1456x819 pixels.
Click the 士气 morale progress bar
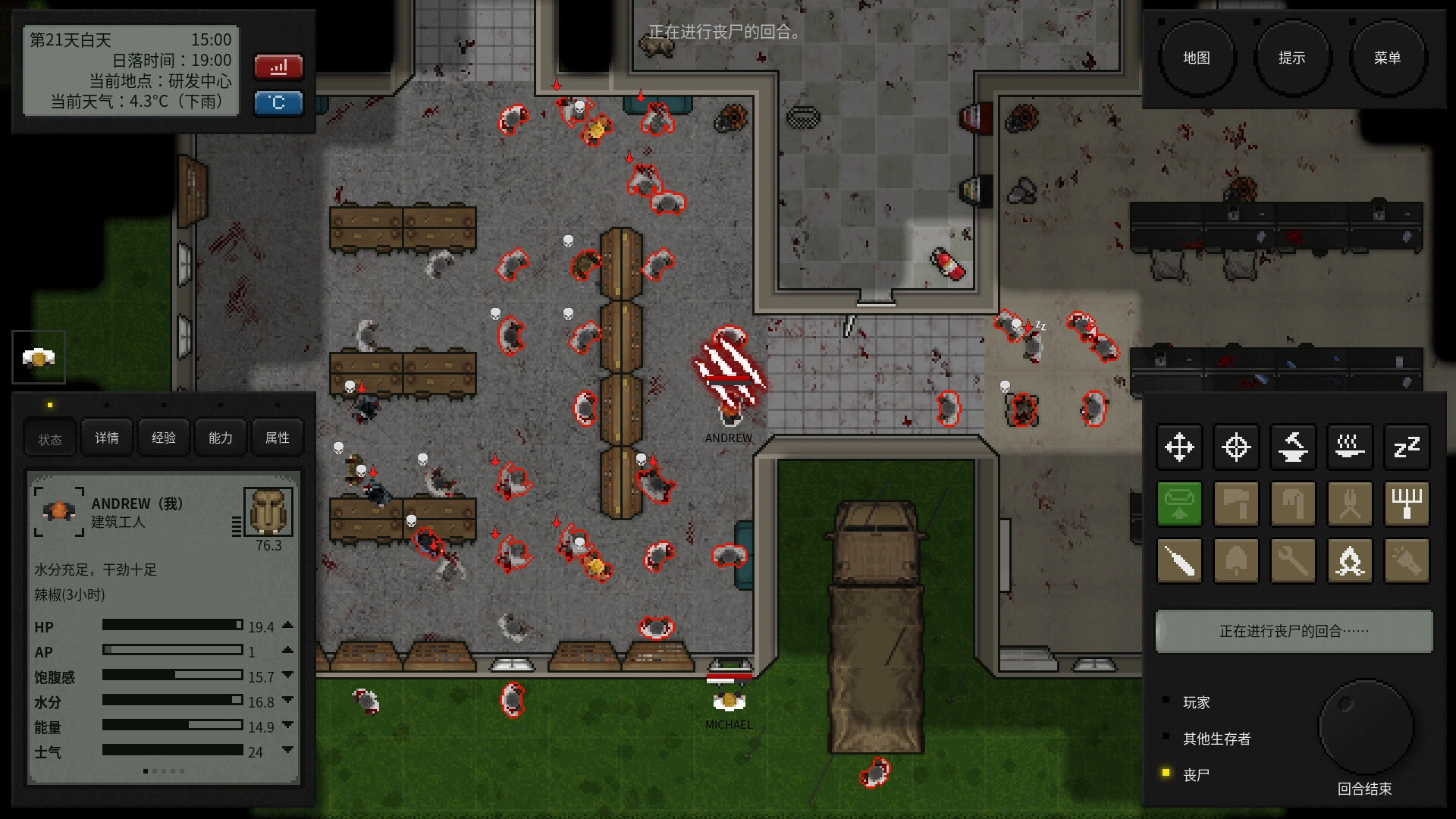click(x=171, y=752)
